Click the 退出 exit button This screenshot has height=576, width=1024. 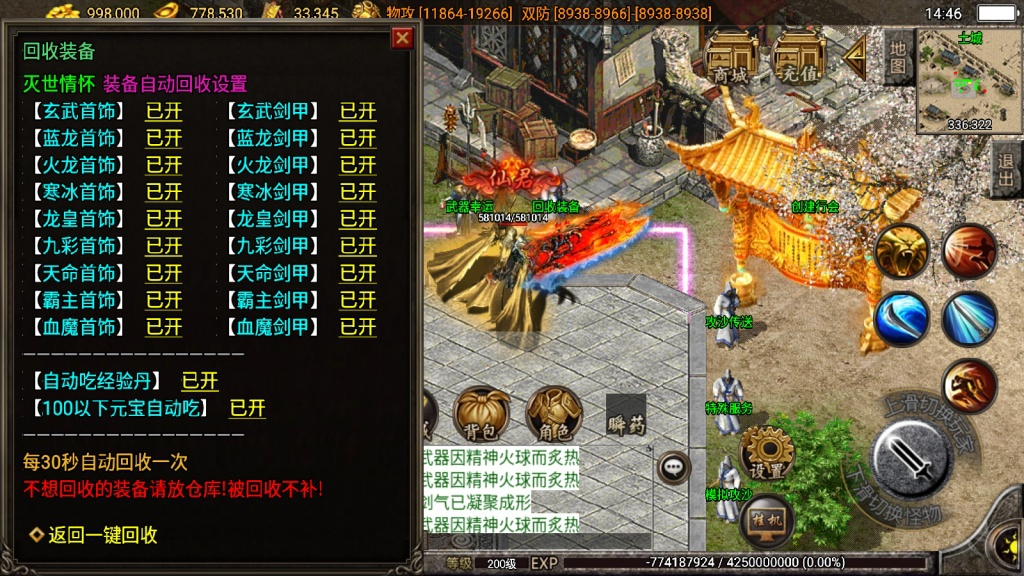(x=1006, y=171)
